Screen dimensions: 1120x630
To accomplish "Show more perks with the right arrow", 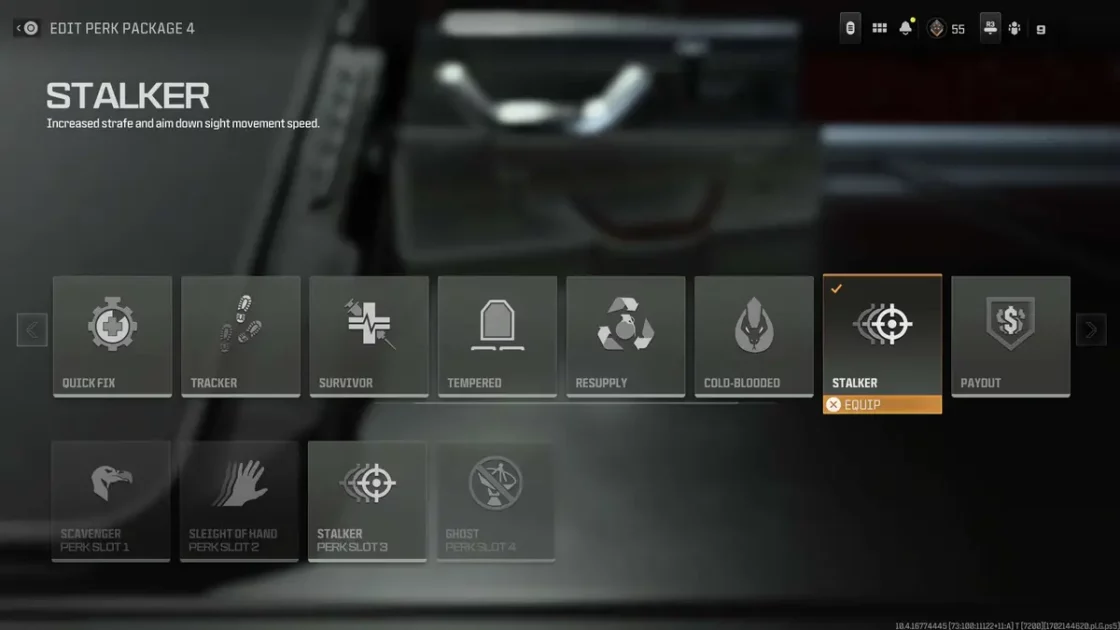I will click(1091, 330).
